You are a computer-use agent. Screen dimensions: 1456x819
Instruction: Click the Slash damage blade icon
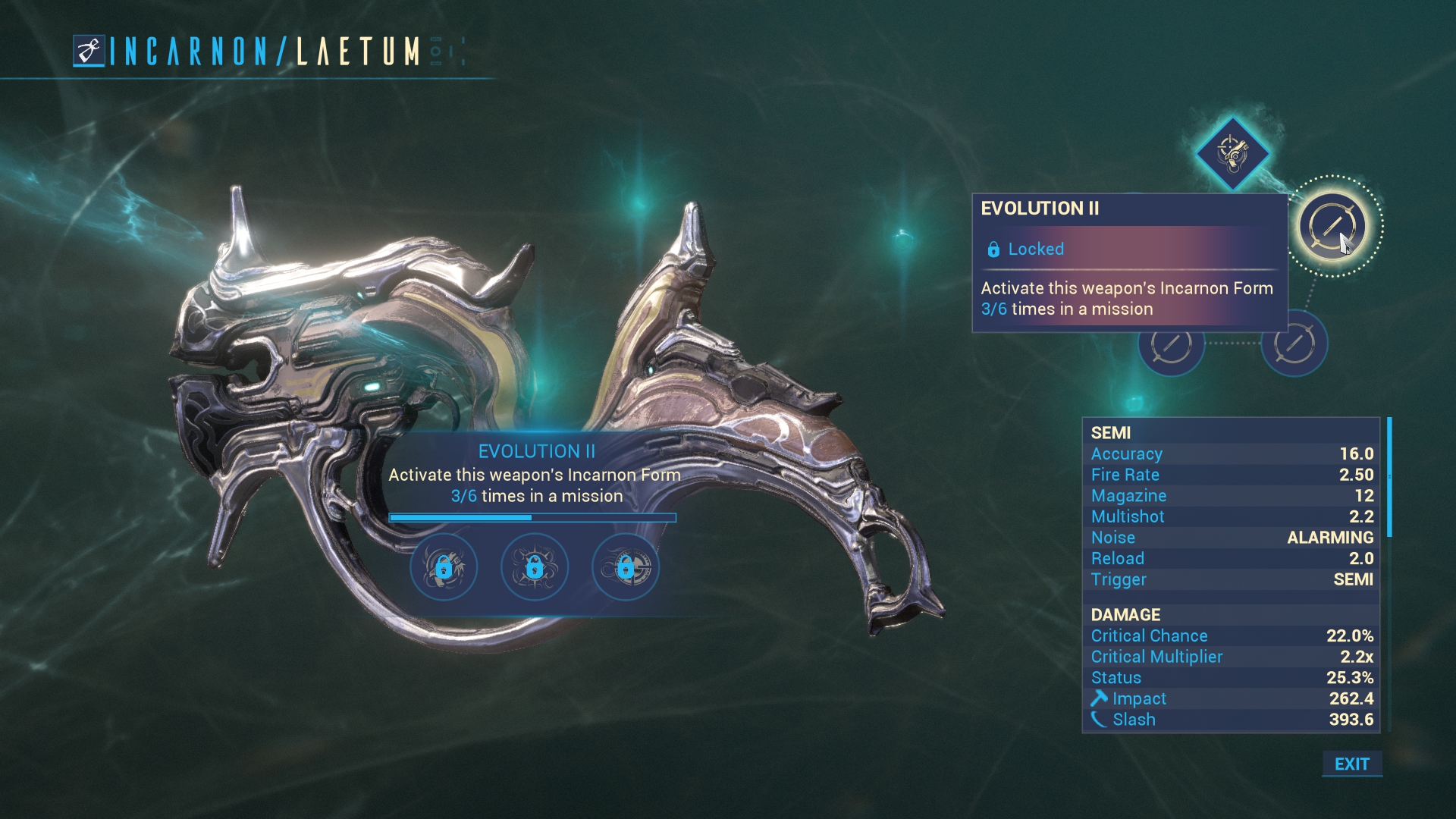coord(1100,719)
